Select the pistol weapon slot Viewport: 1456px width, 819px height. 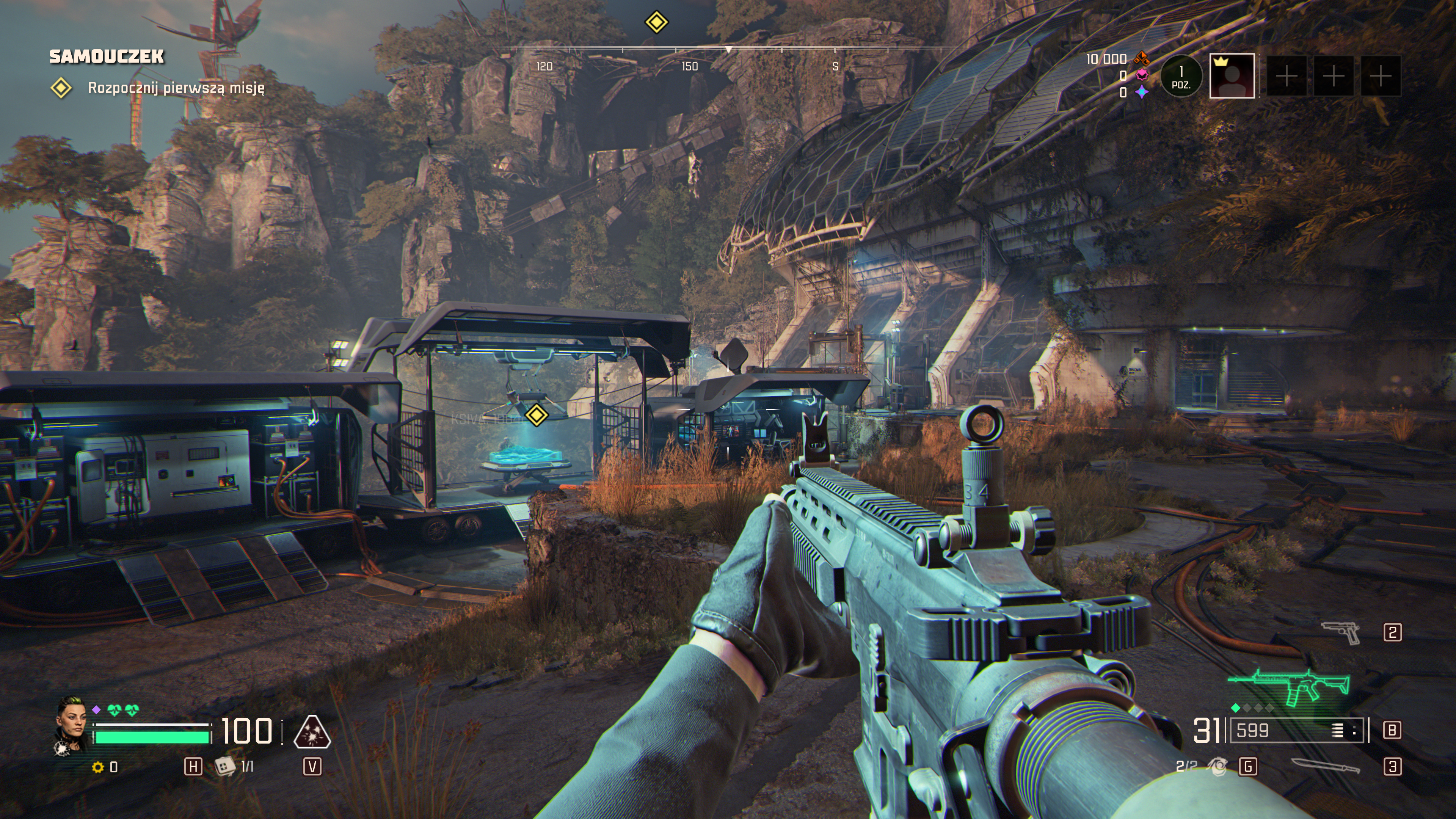[x=1341, y=632]
